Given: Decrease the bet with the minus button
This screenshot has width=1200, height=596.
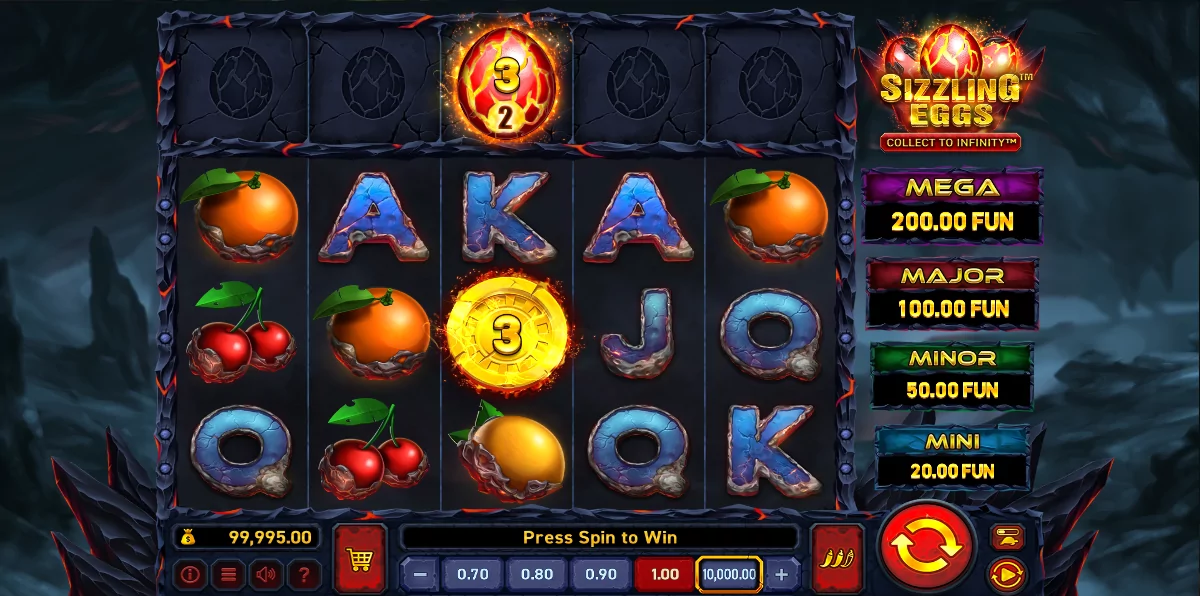Looking at the screenshot, I should (x=421, y=575).
